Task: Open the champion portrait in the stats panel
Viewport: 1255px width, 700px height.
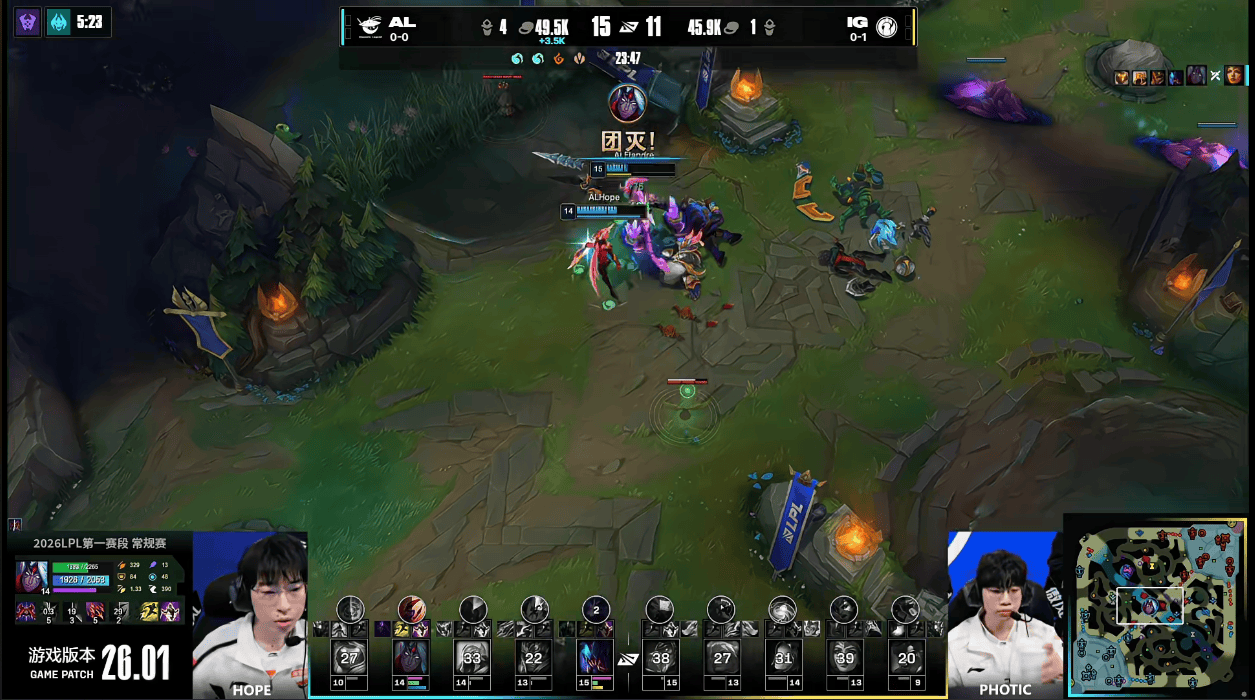Action: coord(31,577)
